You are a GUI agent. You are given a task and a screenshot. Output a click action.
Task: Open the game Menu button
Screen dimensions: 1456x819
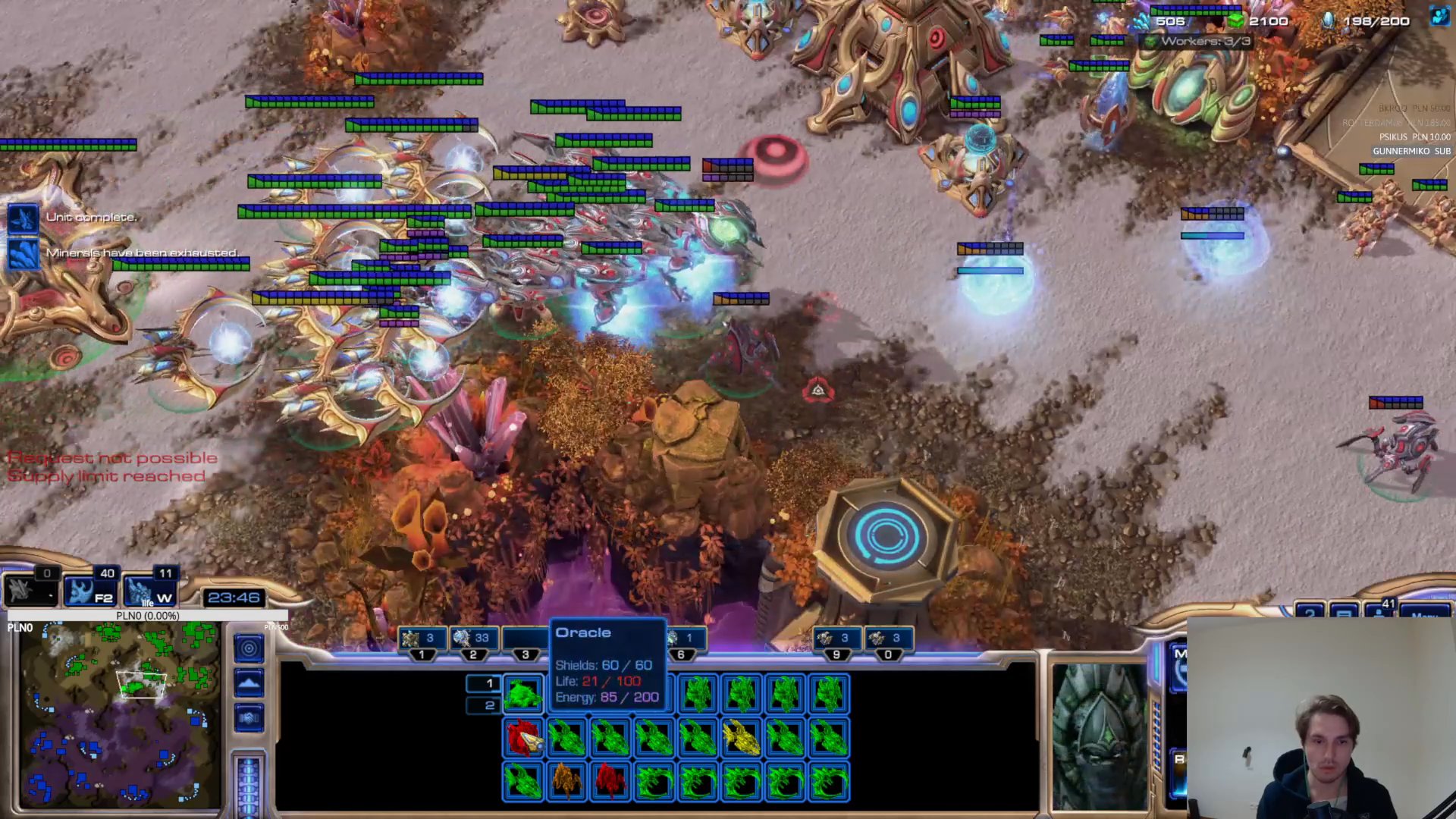click(1426, 613)
